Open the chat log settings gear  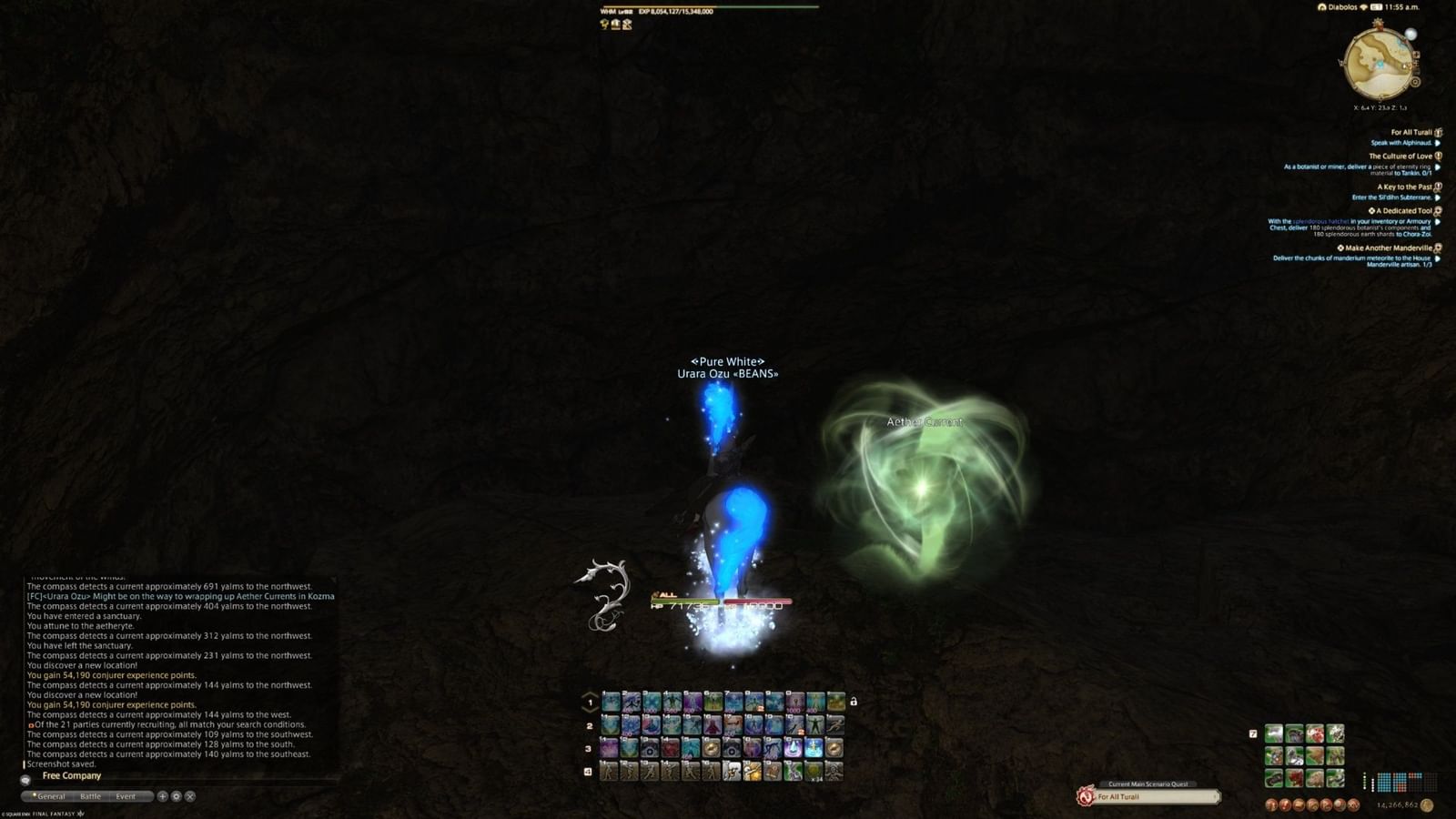tap(176, 797)
